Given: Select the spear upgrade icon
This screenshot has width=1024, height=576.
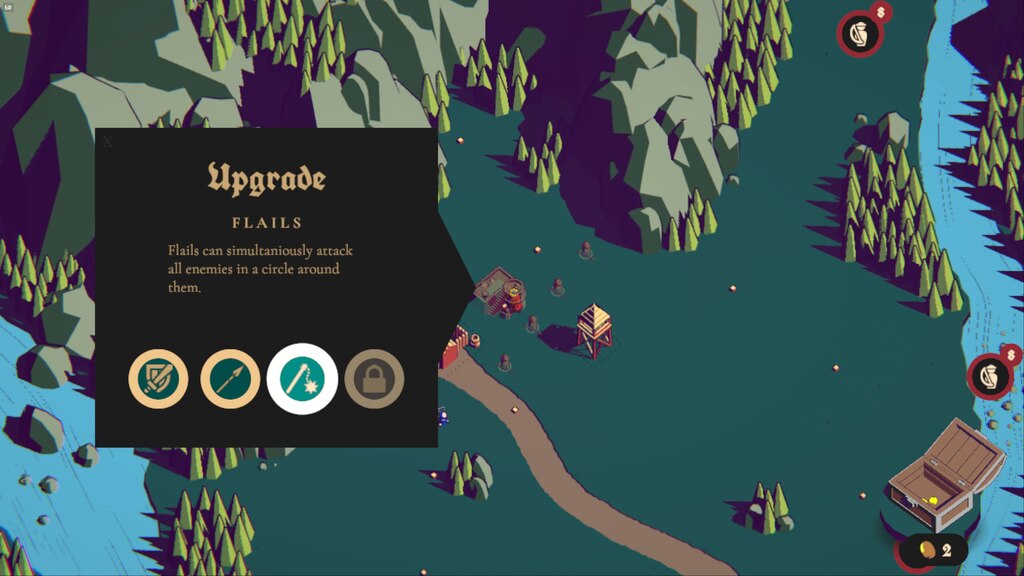Looking at the screenshot, I should (x=230, y=379).
